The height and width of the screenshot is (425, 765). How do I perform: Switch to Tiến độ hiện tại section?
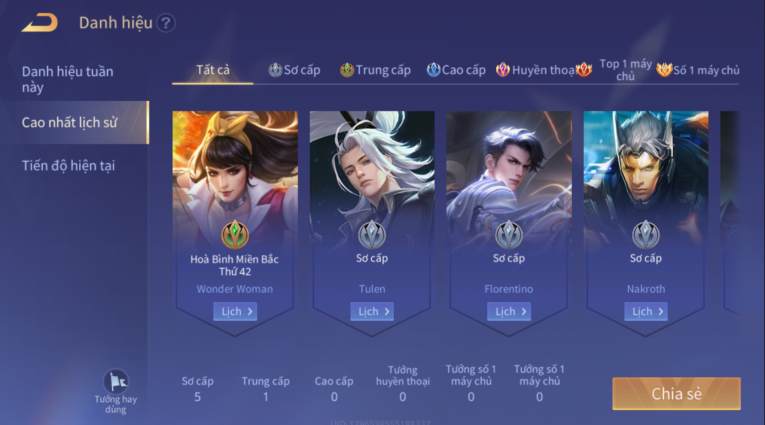(68, 165)
